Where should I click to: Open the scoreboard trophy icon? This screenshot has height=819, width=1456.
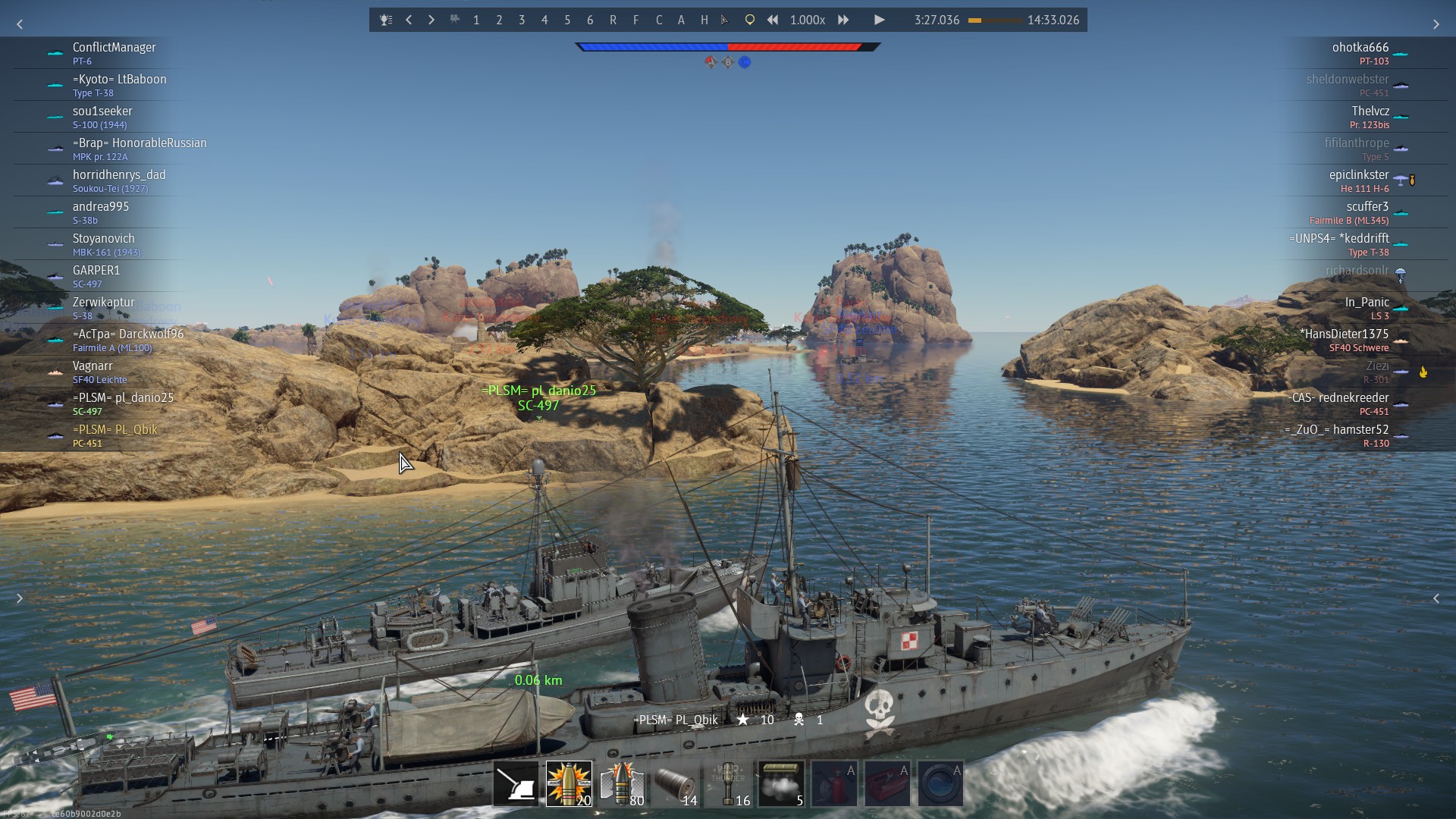pyautogui.click(x=386, y=20)
